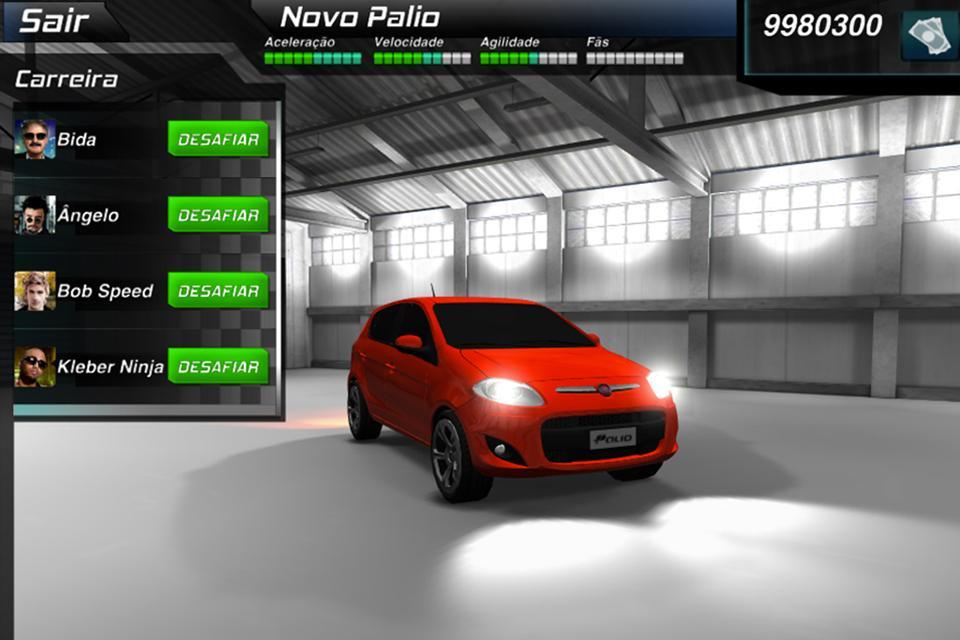Click Bob Speed's opponent portrait
This screenshot has height=640, width=960.
click(x=35, y=291)
